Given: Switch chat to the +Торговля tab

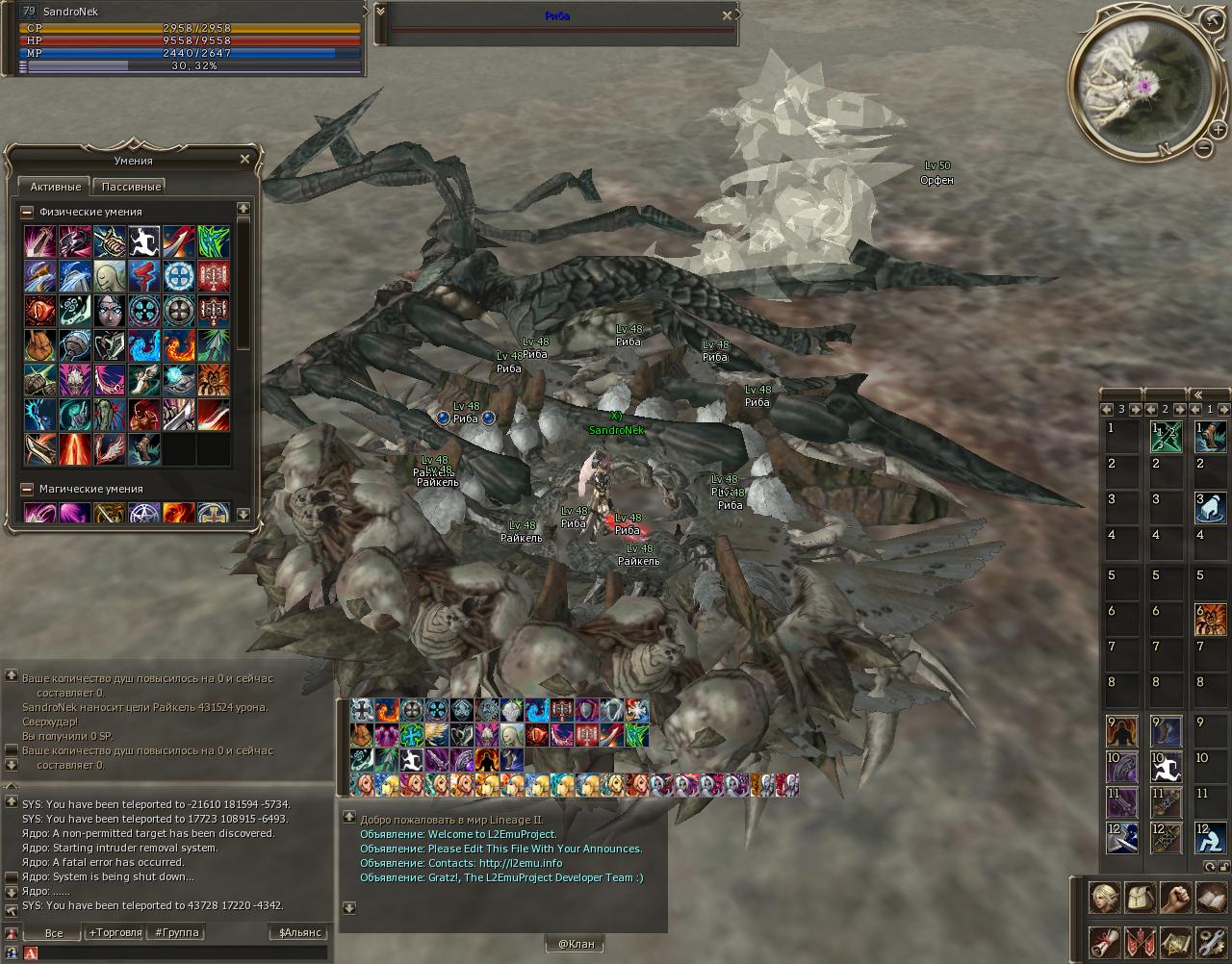Looking at the screenshot, I should click(115, 932).
